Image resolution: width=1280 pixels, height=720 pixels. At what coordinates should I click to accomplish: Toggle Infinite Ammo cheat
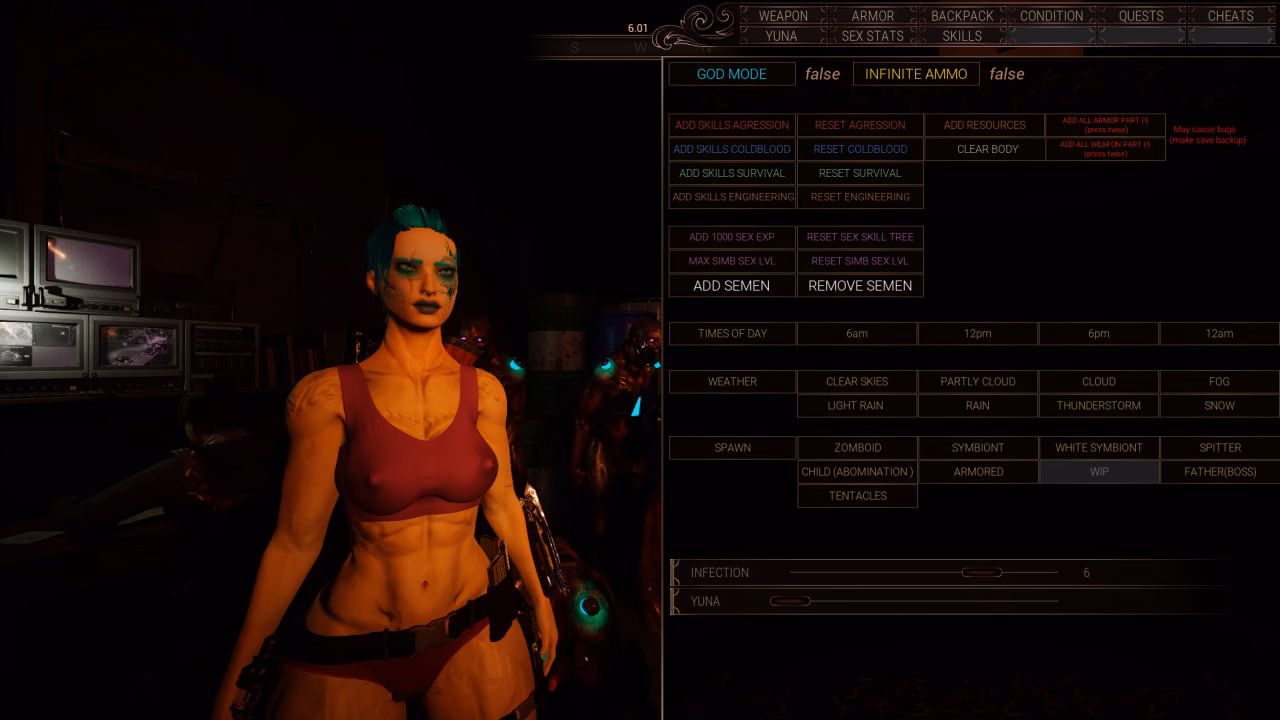pyautogui.click(x=916, y=74)
